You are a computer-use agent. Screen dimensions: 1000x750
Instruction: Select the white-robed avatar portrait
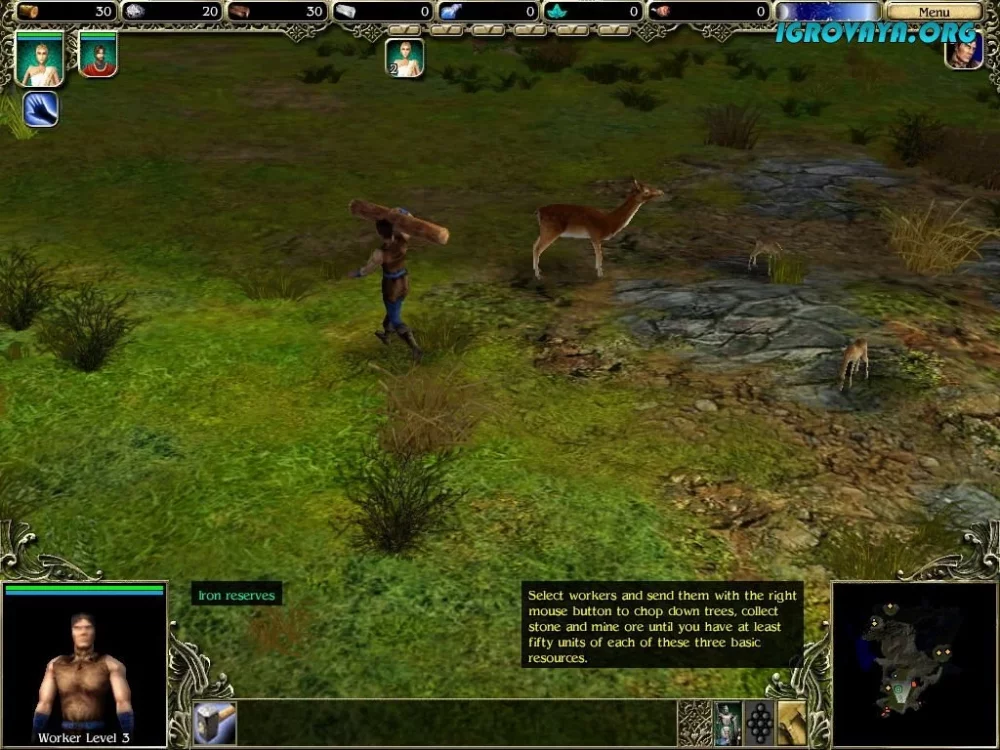[40, 58]
